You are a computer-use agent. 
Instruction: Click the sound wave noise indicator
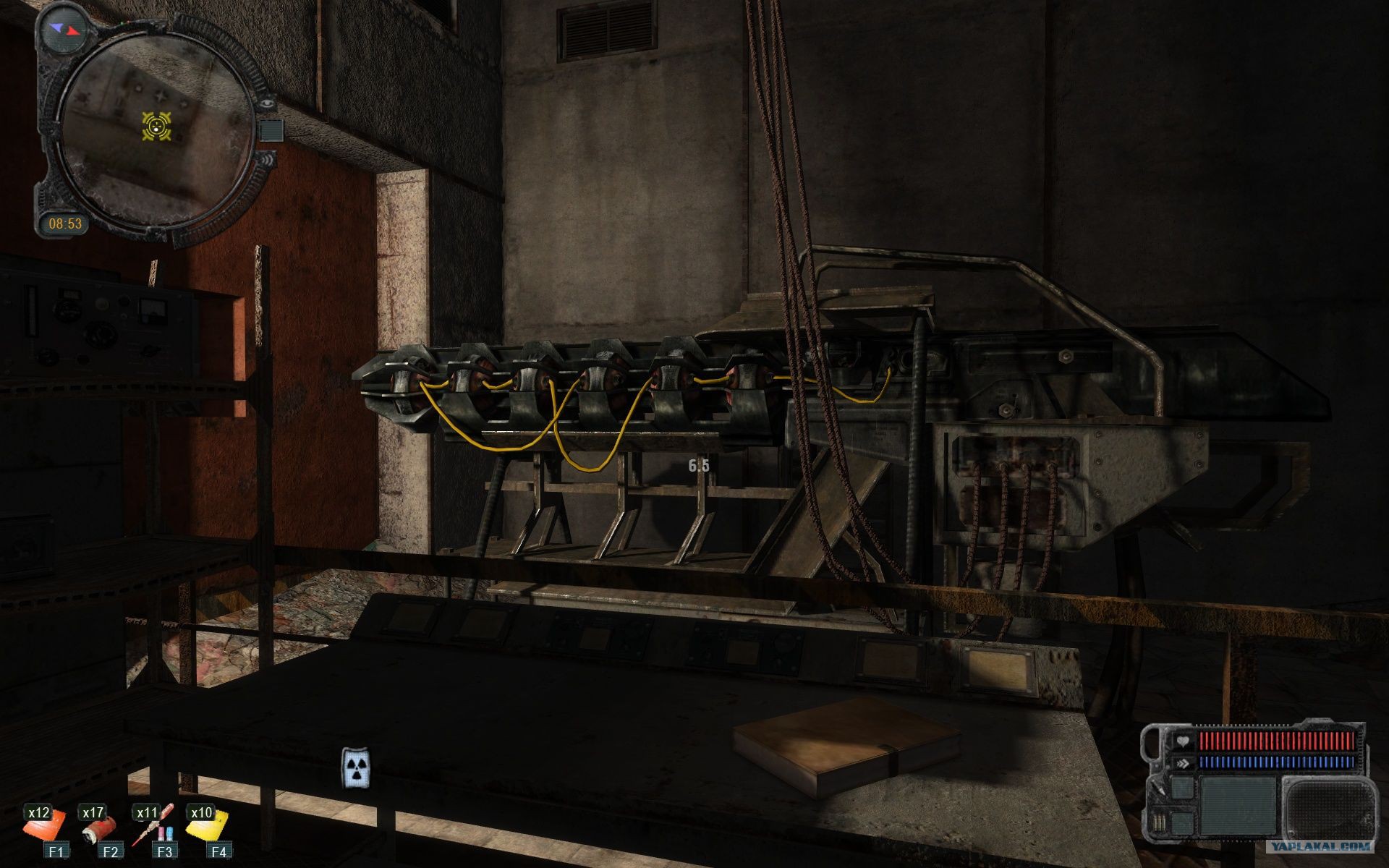268,158
